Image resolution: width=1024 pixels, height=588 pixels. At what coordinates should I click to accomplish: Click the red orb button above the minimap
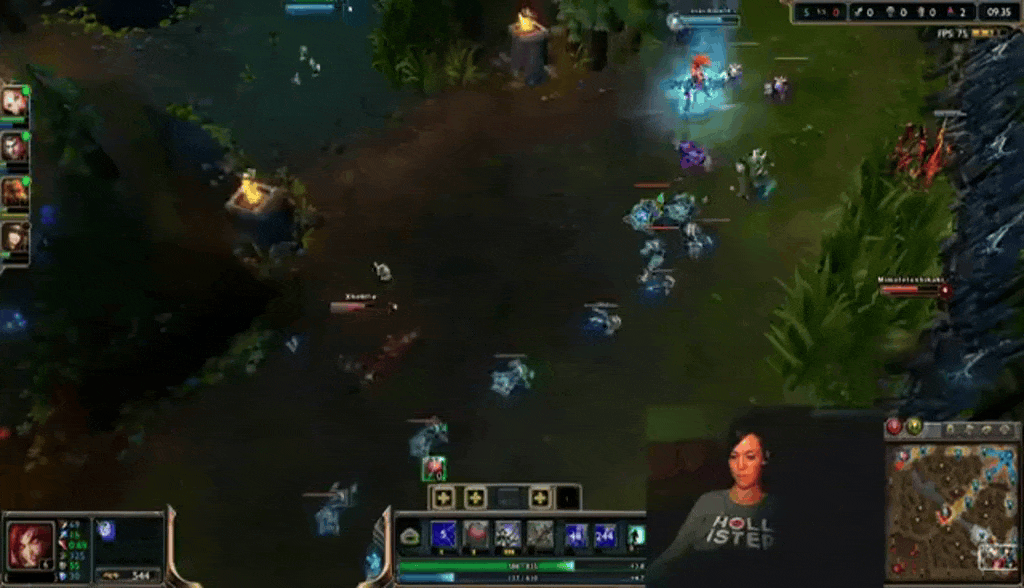tap(895, 427)
